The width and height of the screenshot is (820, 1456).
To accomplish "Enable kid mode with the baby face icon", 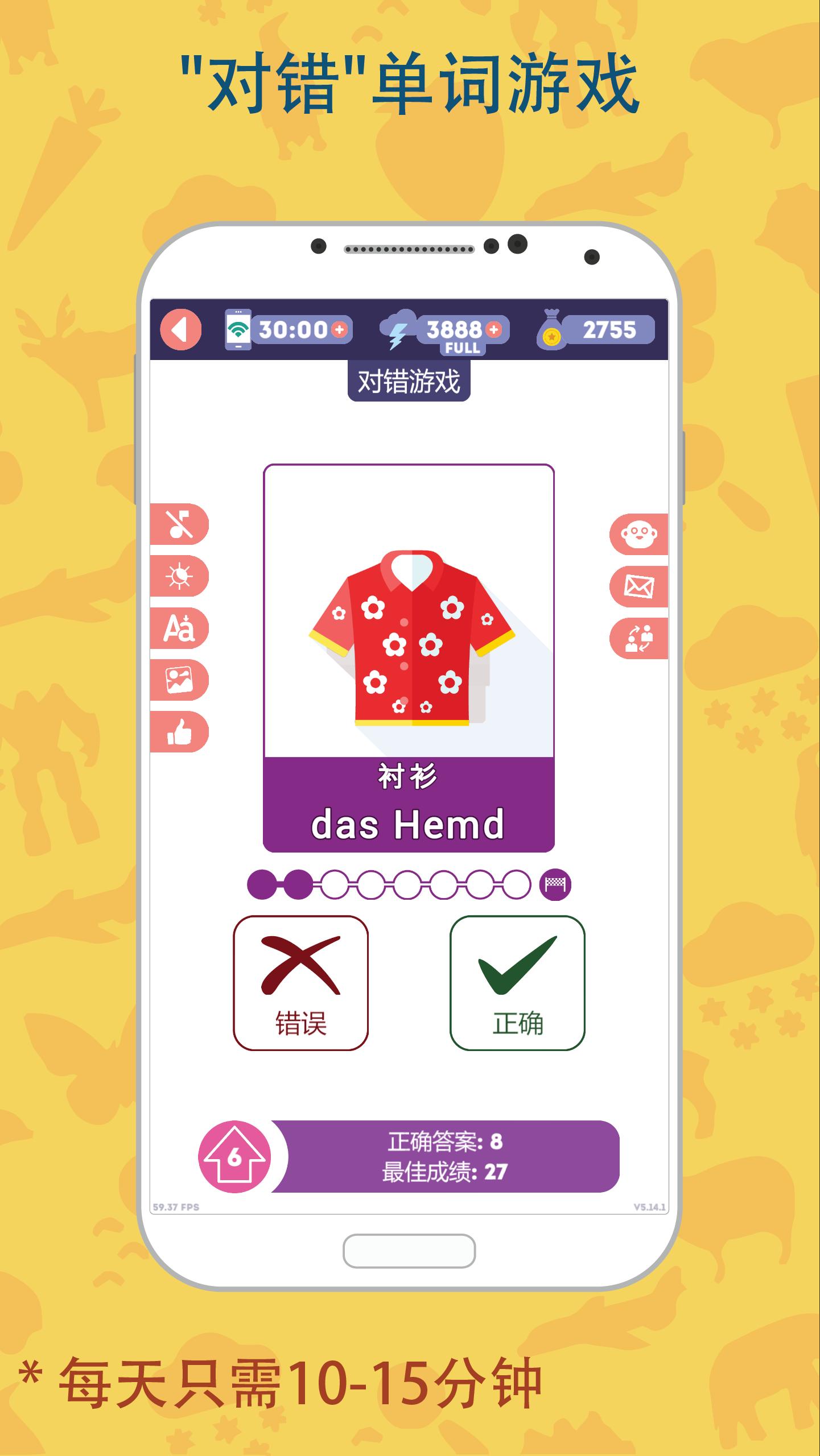I will click(x=640, y=533).
